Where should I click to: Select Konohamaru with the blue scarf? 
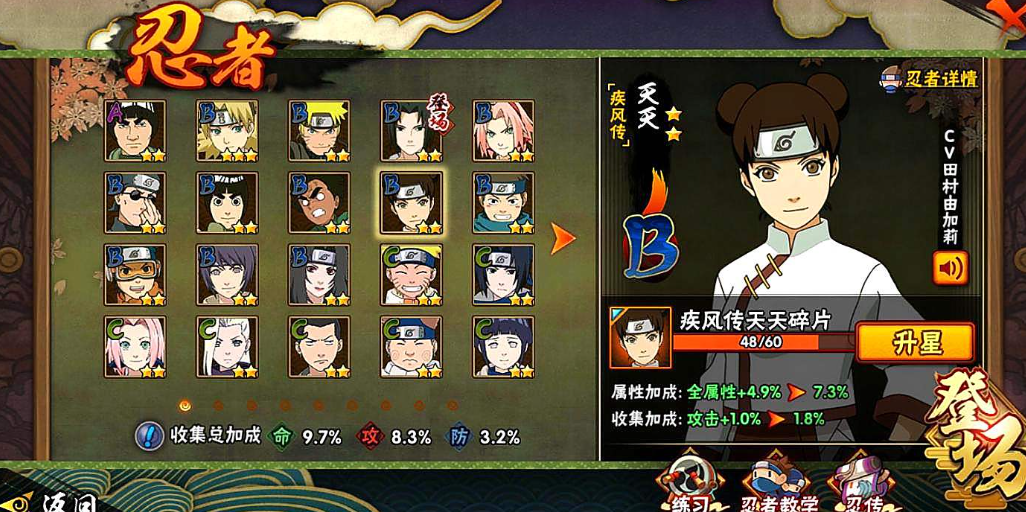(x=503, y=203)
